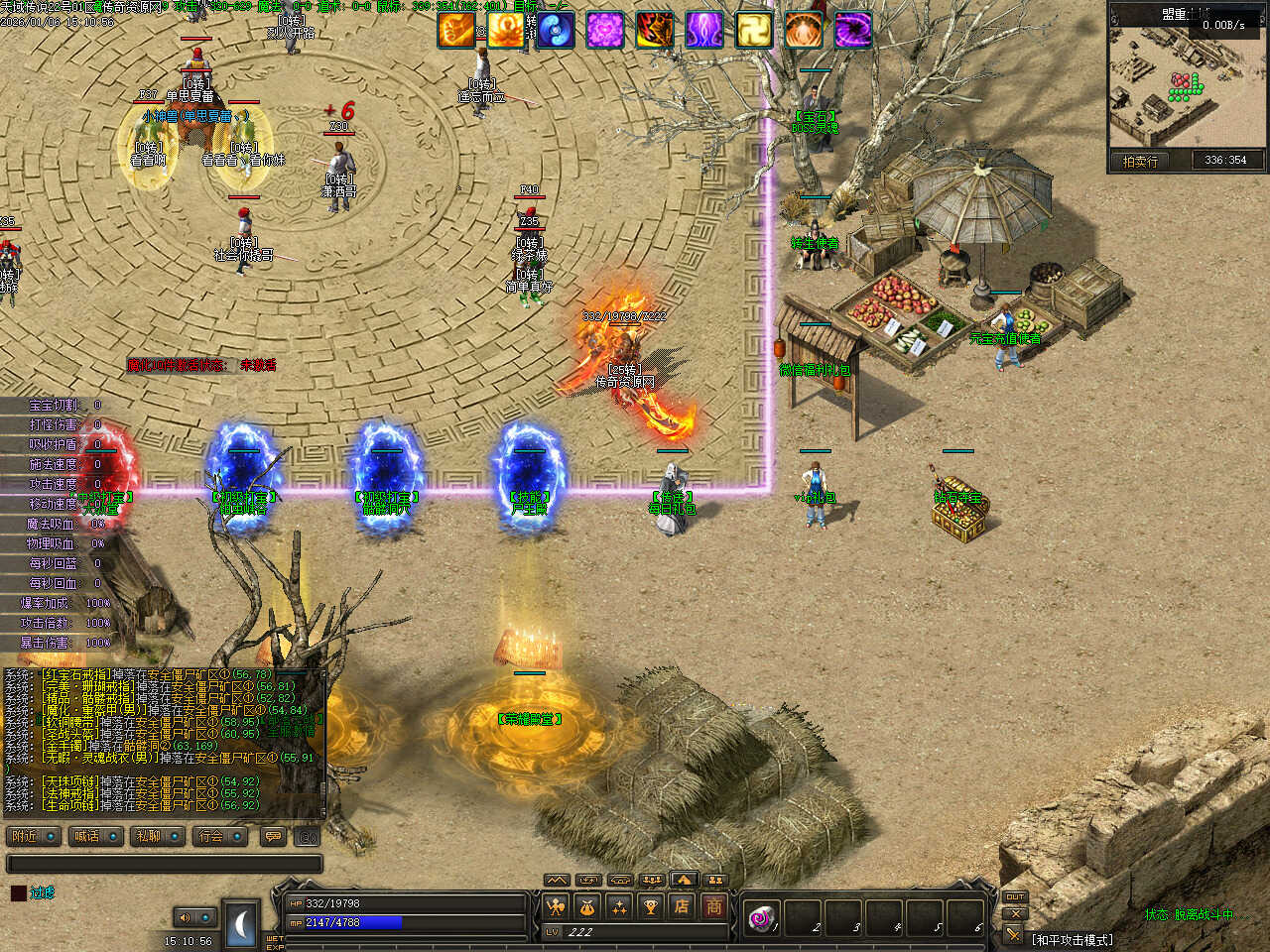This screenshot has height=952, width=1270.
Task: Toggle the sound speaker button
Action: coord(185,917)
